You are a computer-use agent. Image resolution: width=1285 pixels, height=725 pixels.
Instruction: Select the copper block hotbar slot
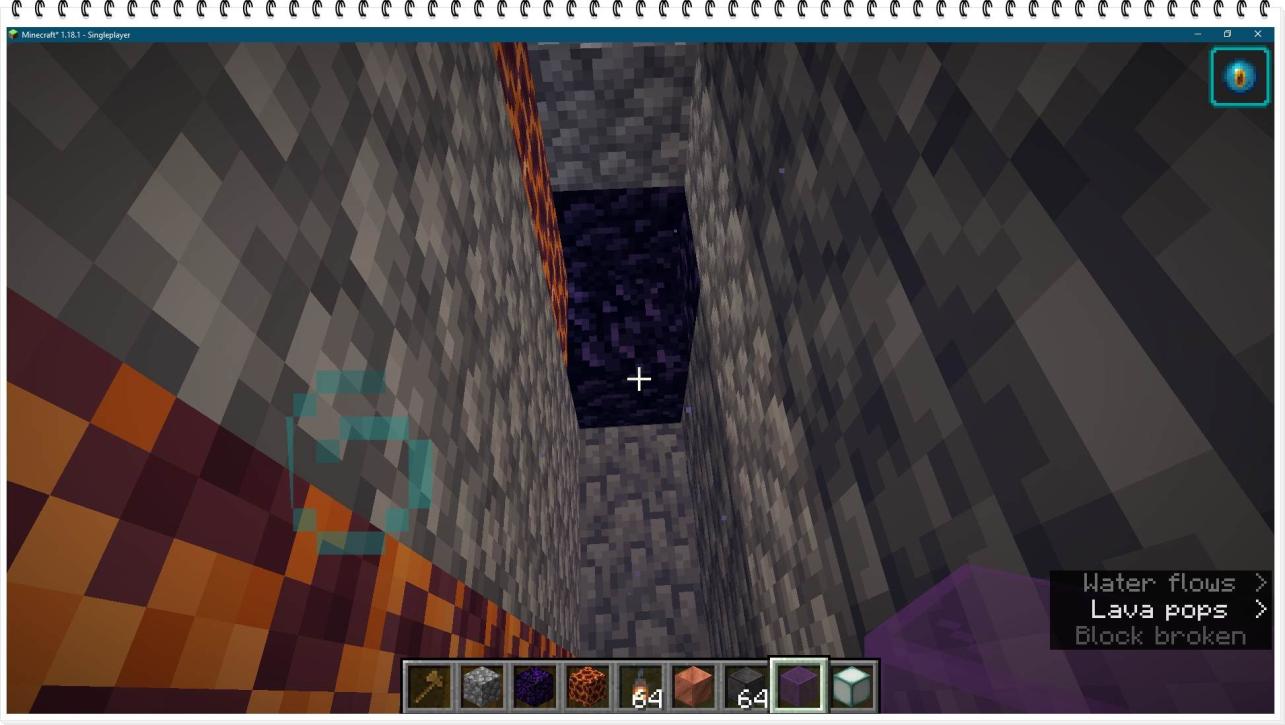point(693,687)
